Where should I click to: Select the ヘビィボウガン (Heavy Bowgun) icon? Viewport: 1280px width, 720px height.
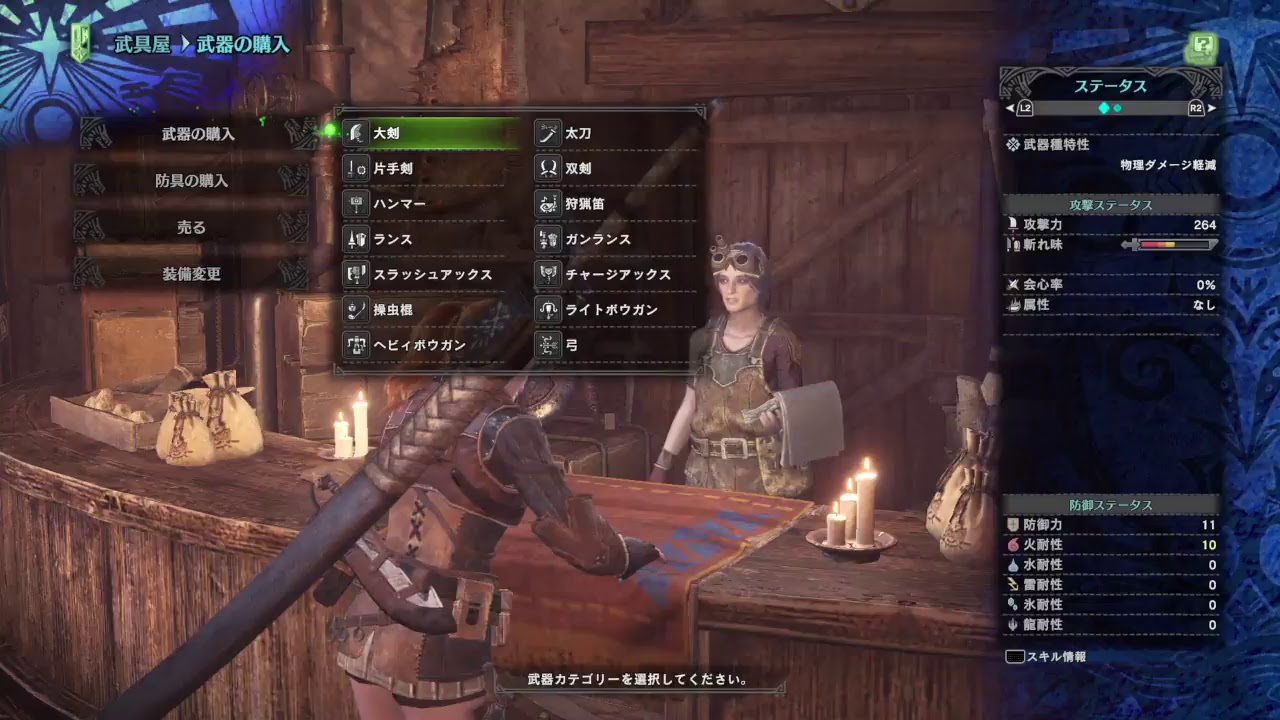(x=356, y=346)
